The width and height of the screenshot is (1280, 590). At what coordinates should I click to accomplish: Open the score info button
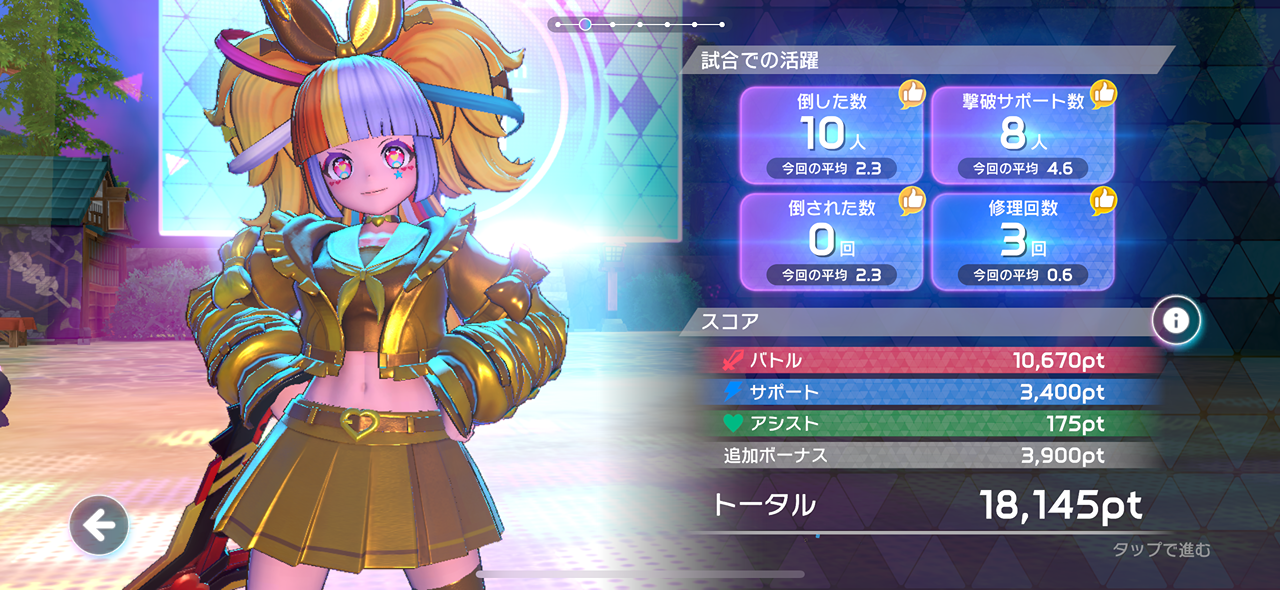click(x=1176, y=320)
